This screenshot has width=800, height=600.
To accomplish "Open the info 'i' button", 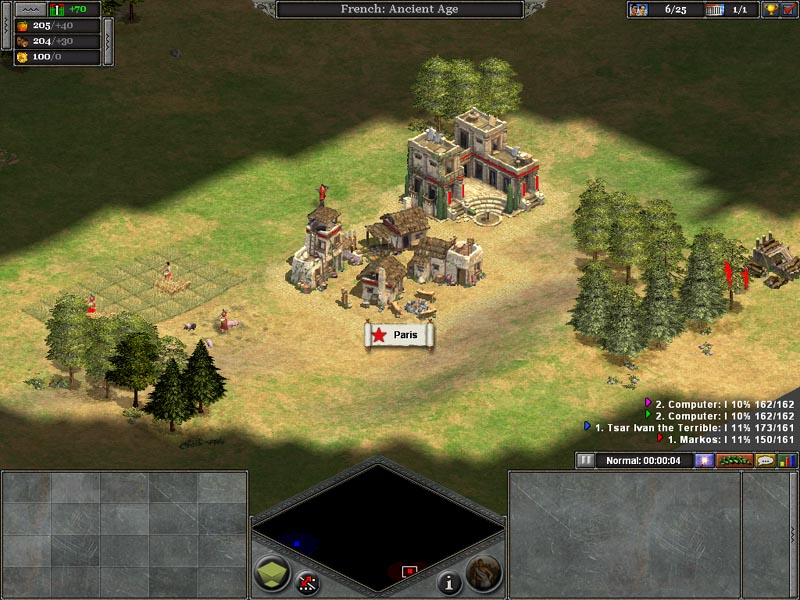I will [x=448, y=580].
